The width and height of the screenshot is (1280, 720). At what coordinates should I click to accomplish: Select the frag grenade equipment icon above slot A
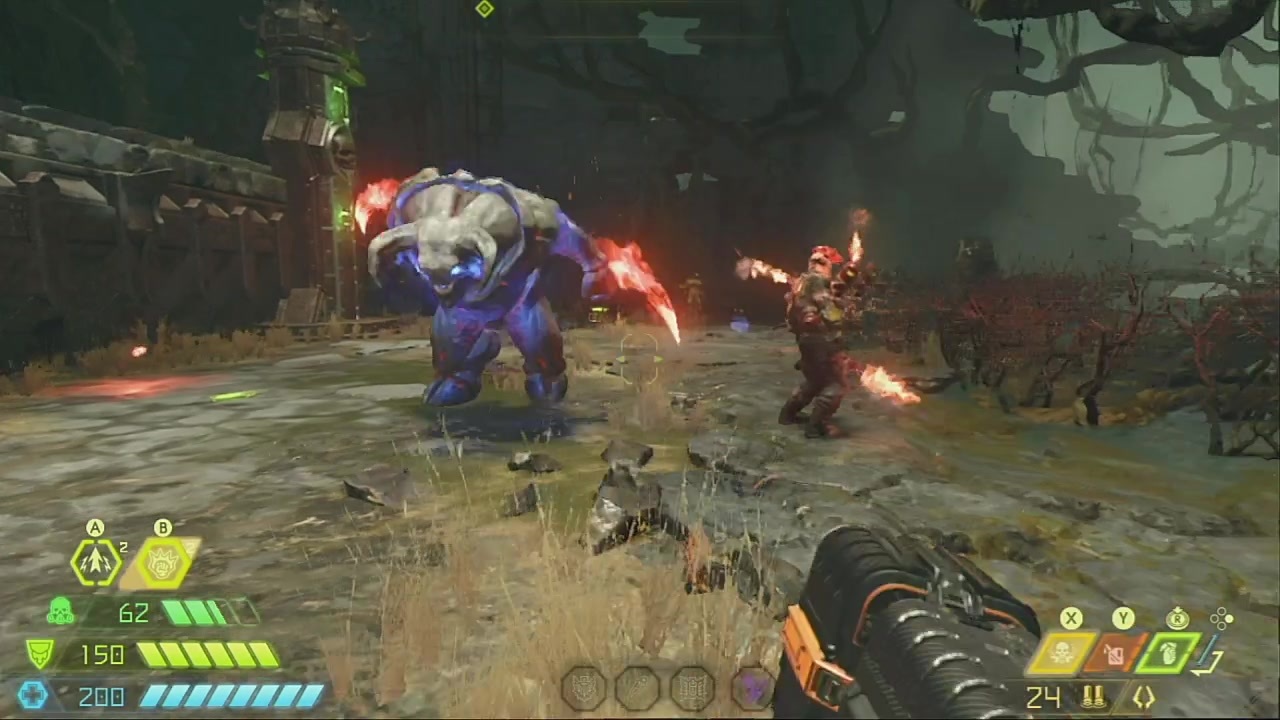pyautogui.click(x=95, y=560)
